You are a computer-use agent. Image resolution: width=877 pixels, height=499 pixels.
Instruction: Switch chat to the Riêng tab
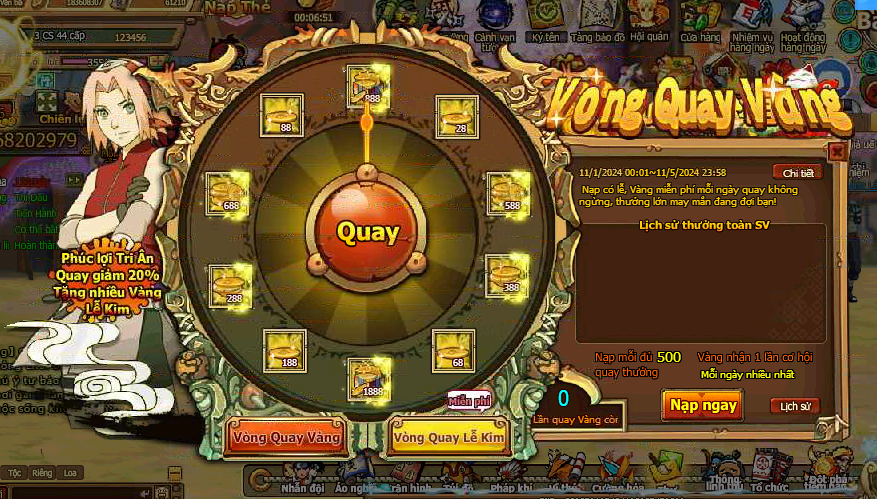[x=42, y=473]
